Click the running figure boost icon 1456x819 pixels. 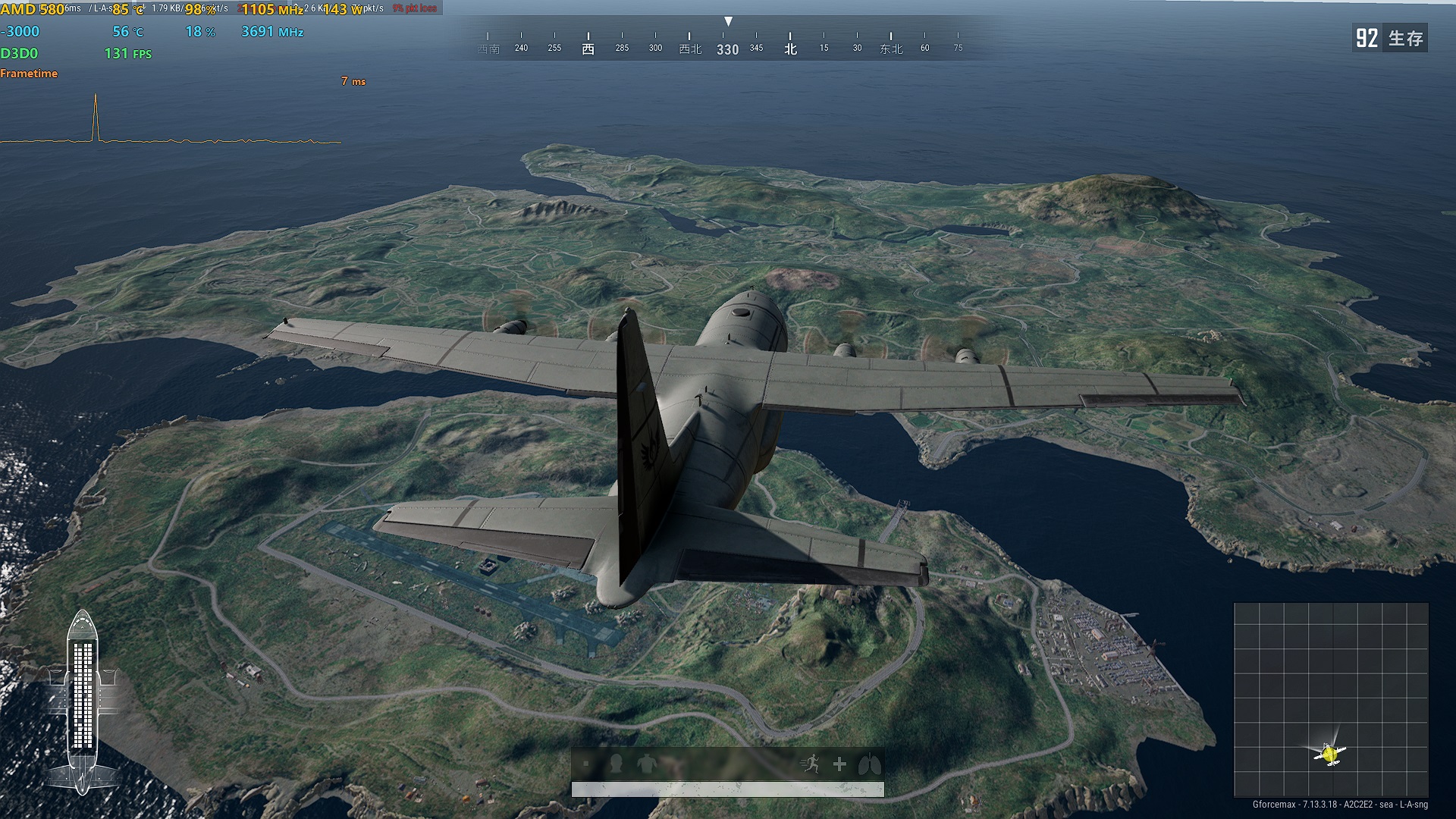[810, 764]
